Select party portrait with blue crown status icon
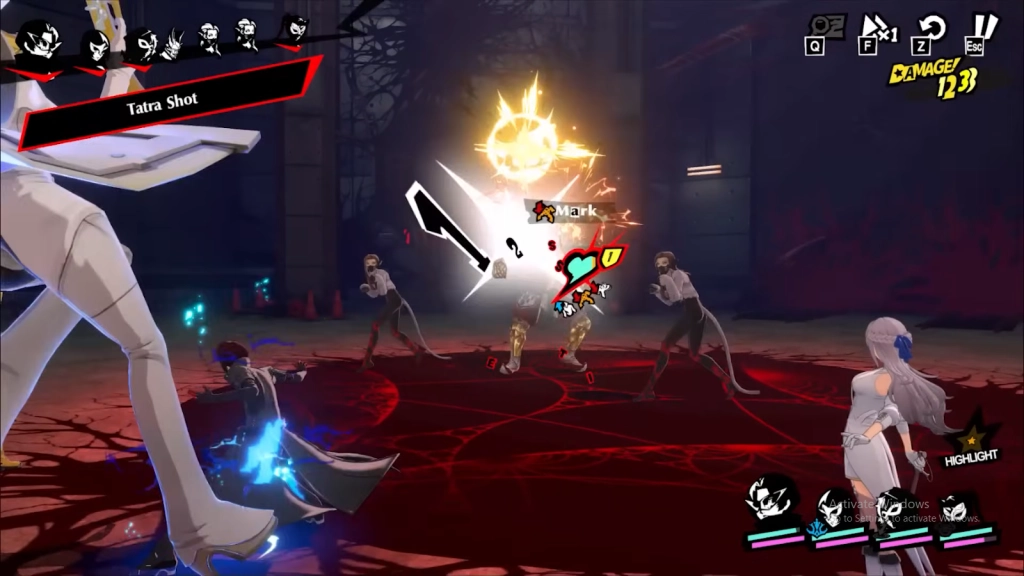The height and width of the screenshot is (576, 1024). pos(832,508)
